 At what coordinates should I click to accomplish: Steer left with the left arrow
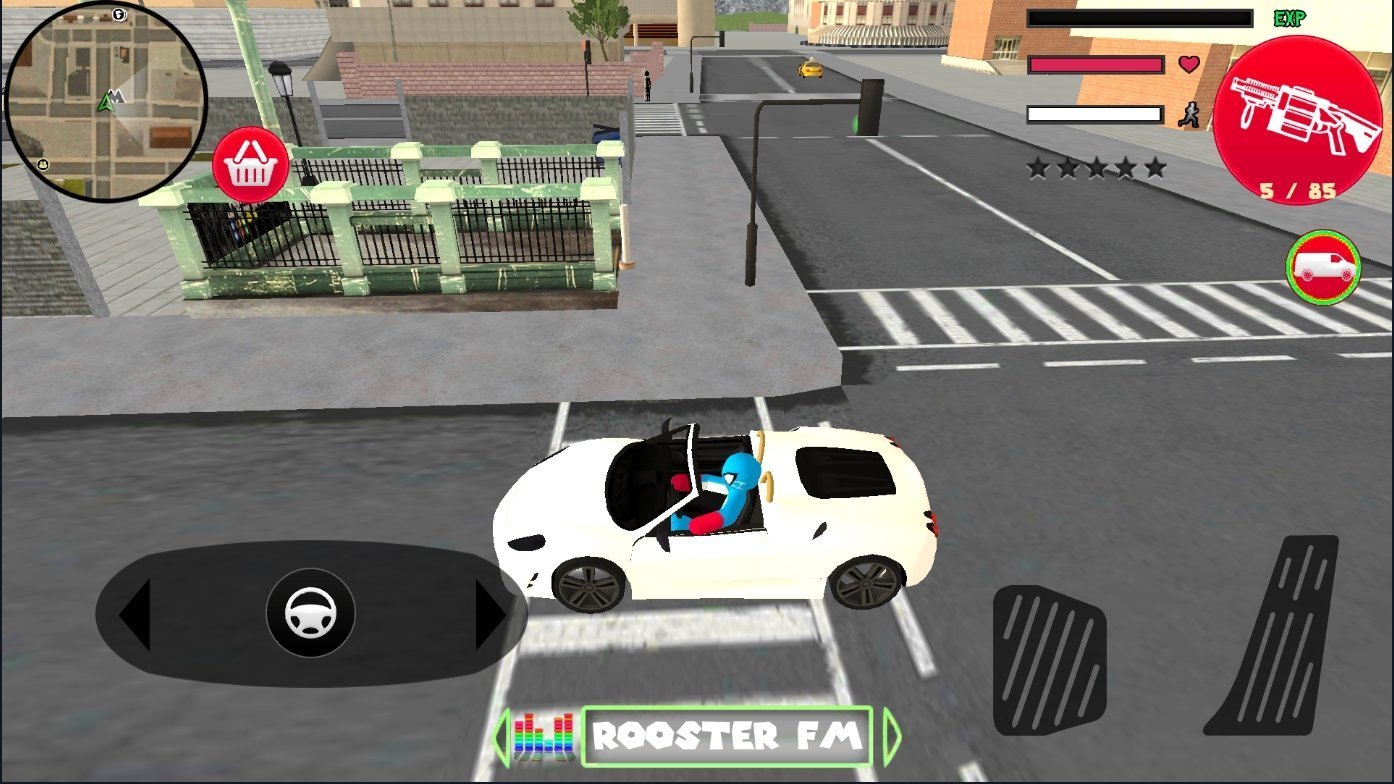point(135,615)
